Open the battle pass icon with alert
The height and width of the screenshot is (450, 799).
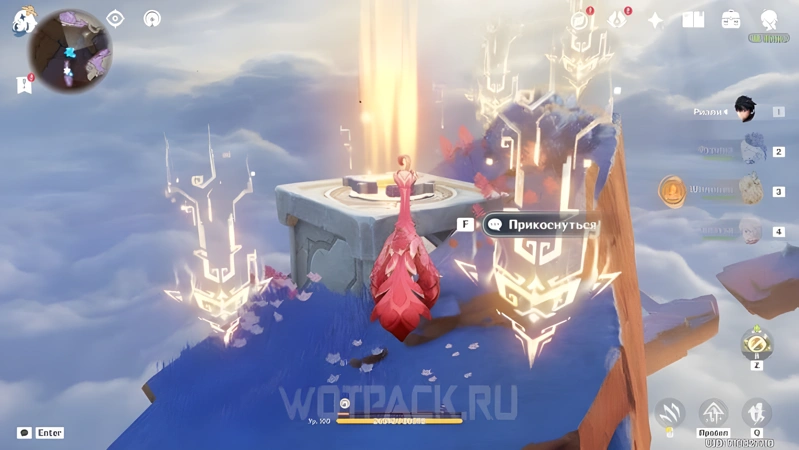pos(618,20)
